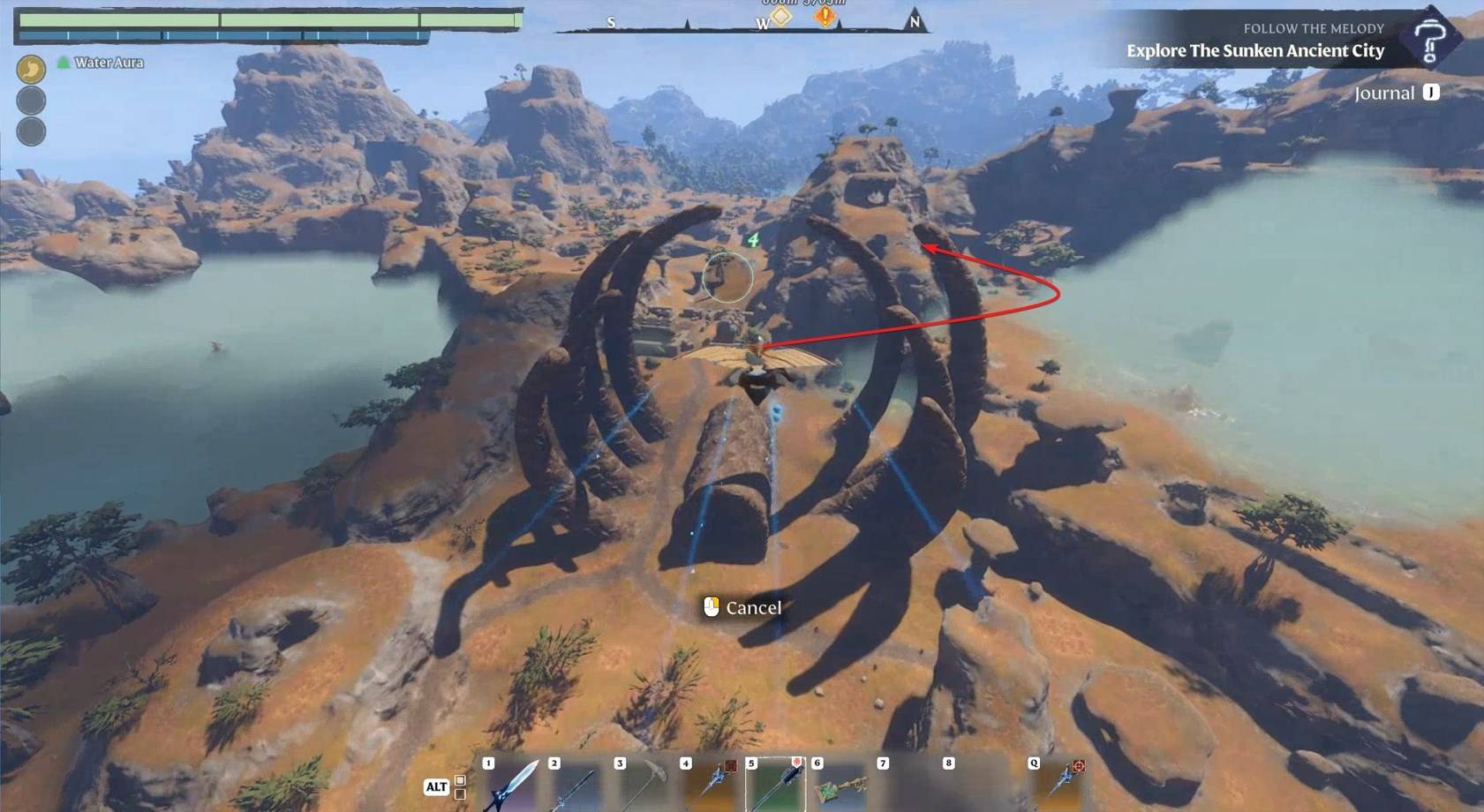
Task: Open the Journal
Action: 1396,93
